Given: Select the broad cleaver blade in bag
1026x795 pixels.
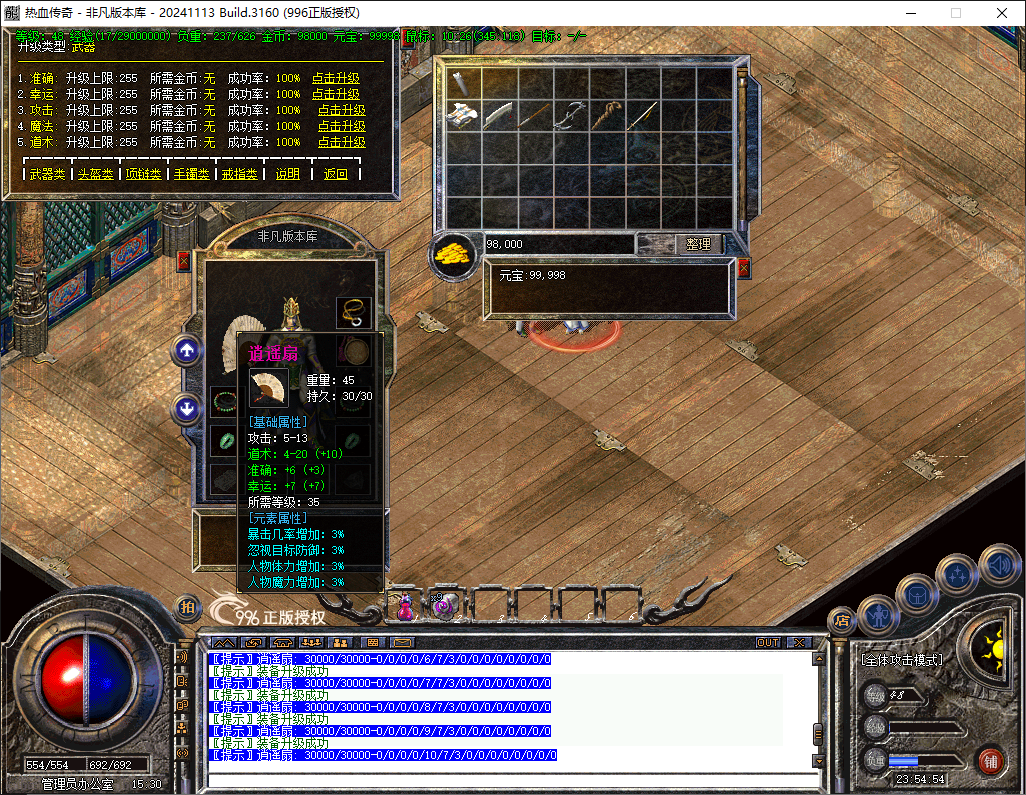Looking at the screenshot, I should pyautogui.click(x=499, y=115).
